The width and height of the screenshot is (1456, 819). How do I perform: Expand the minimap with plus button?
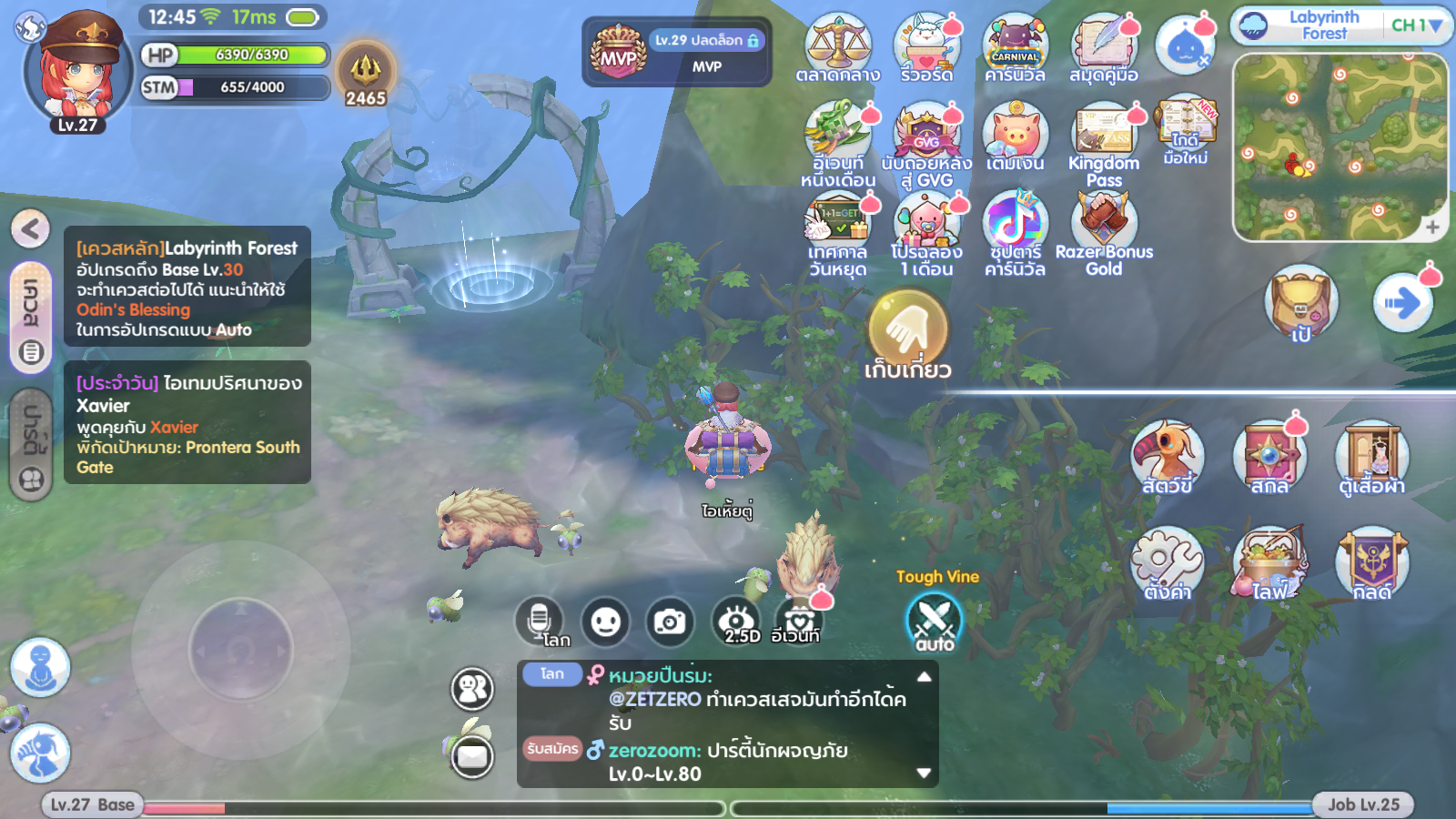(1431, 227)
